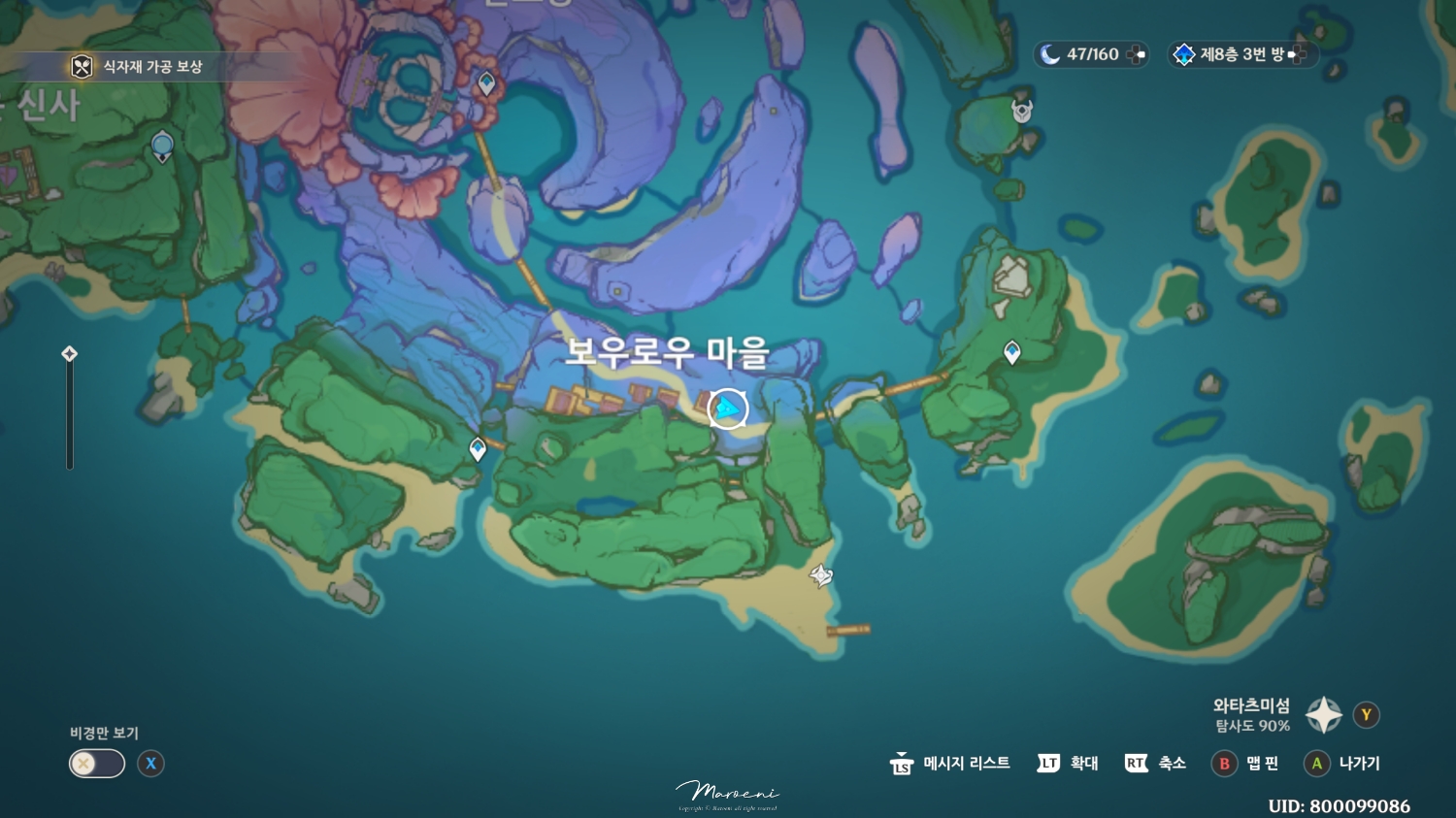Viewport: 1456px width, 818px height.
Task: Toggle the 비경만 보기 switch on
Action: pos(96,764)
